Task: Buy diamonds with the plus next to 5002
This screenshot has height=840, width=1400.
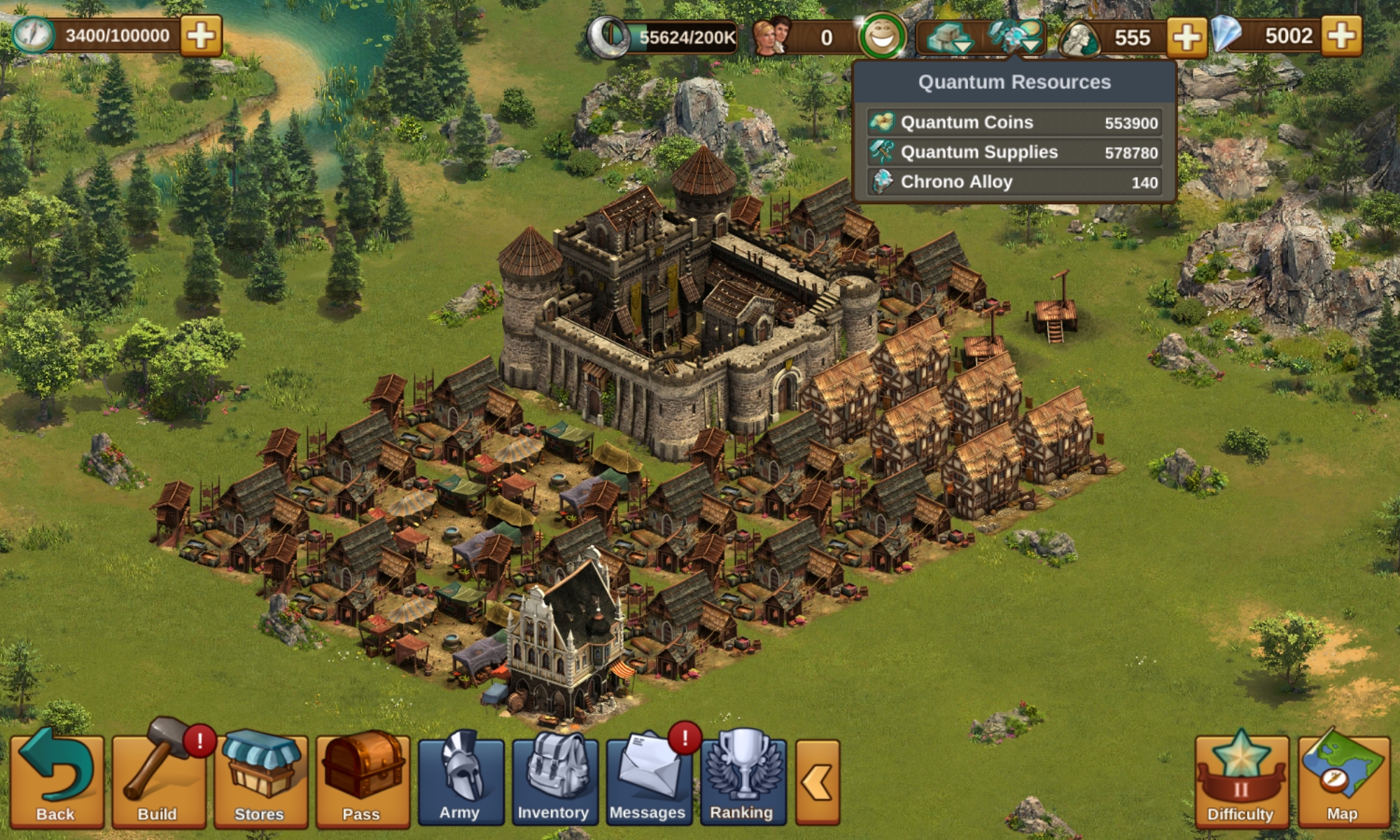Action: pos(1342,36)
